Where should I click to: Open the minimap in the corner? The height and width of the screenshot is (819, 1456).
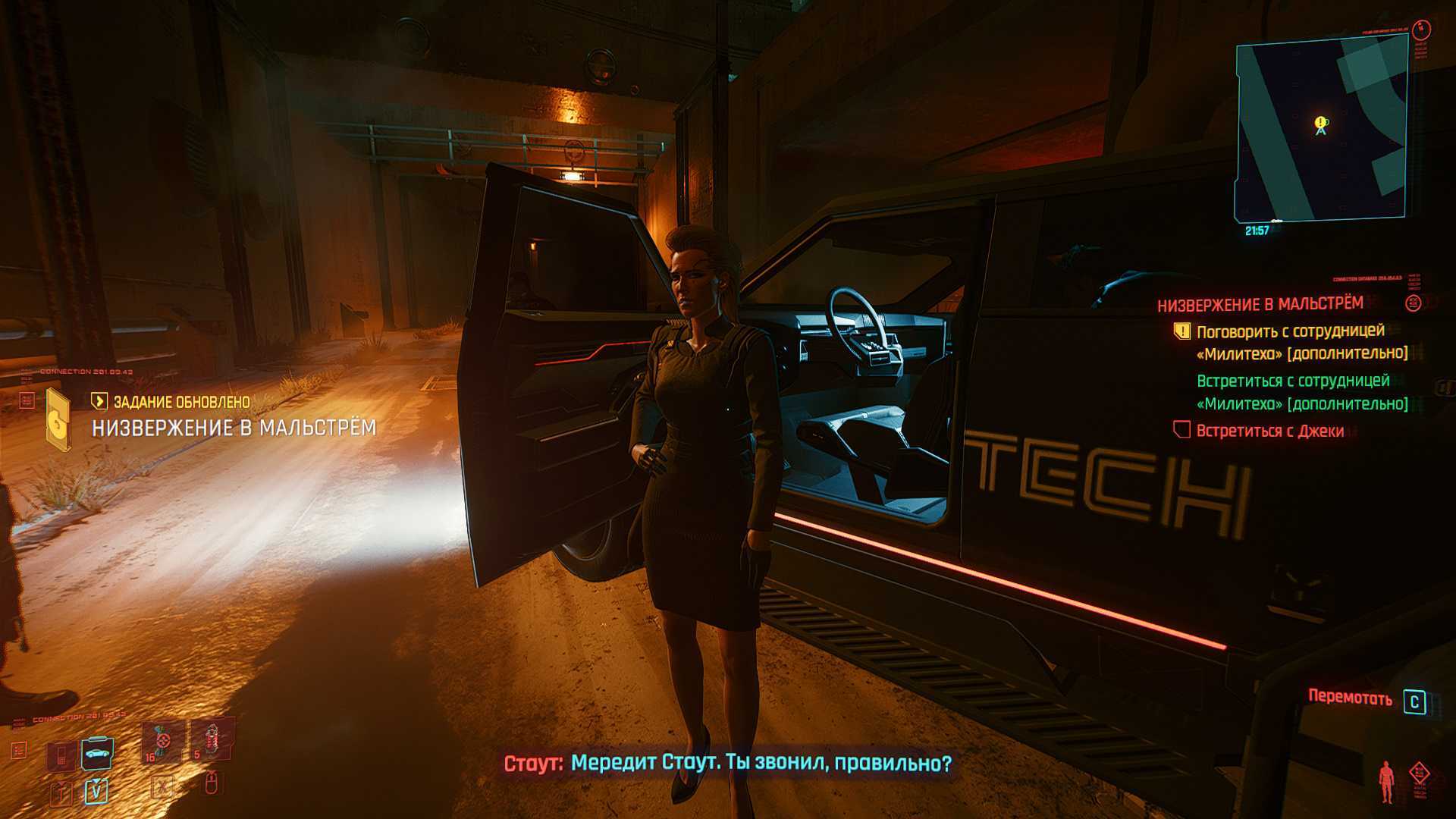pyautogui.click(x=1322, y=129)
